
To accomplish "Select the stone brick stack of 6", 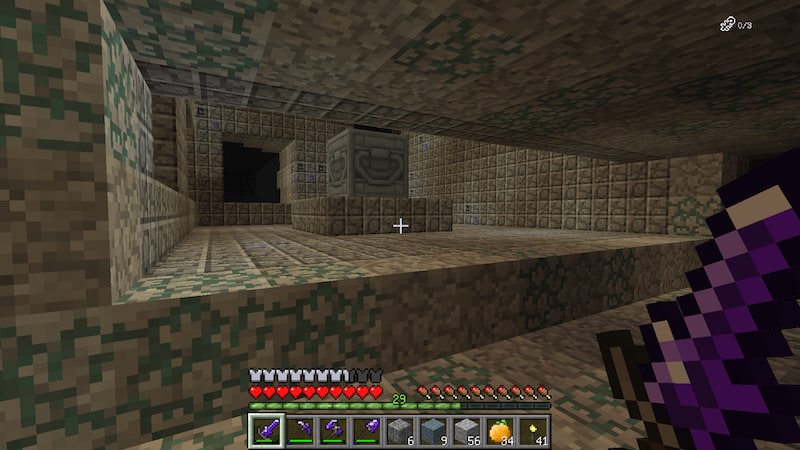I will point(399,431).
